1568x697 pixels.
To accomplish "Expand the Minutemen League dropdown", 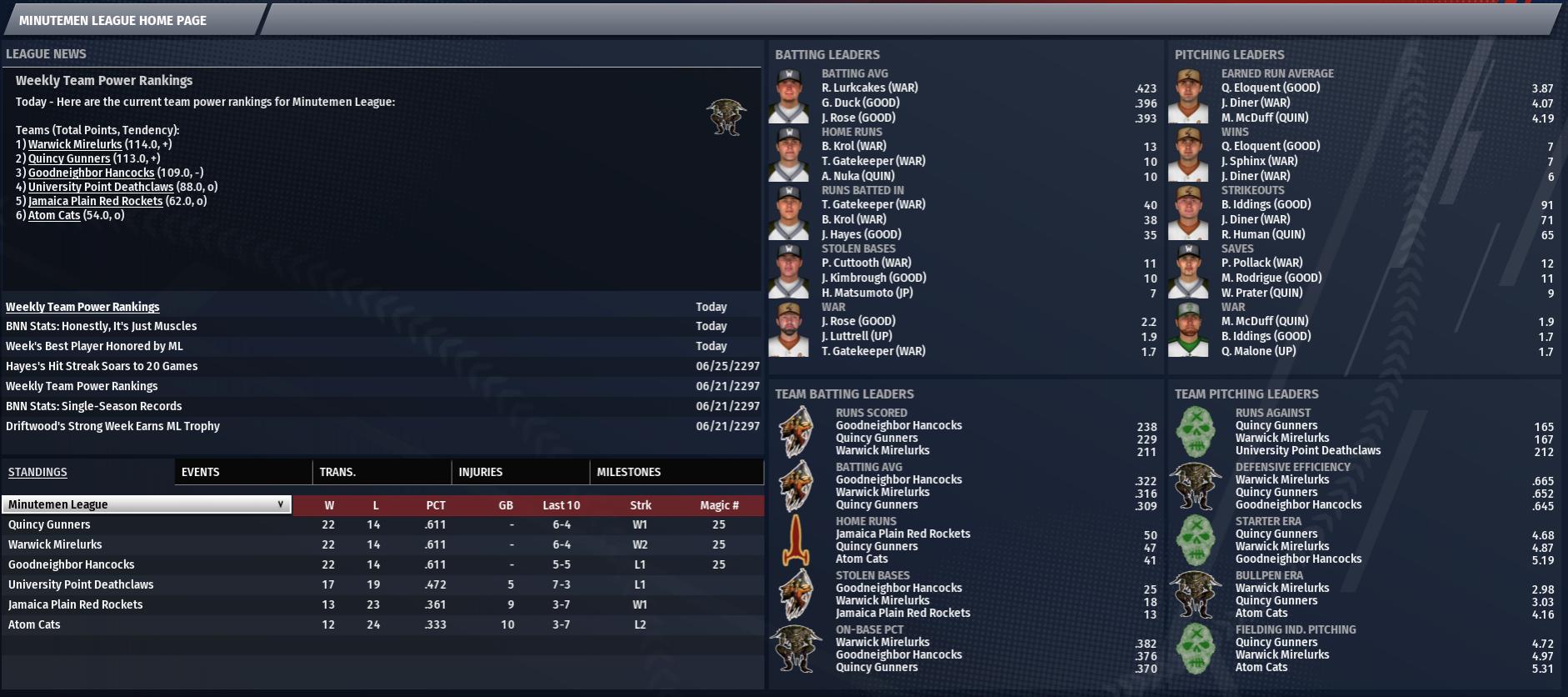I will 147,504.
